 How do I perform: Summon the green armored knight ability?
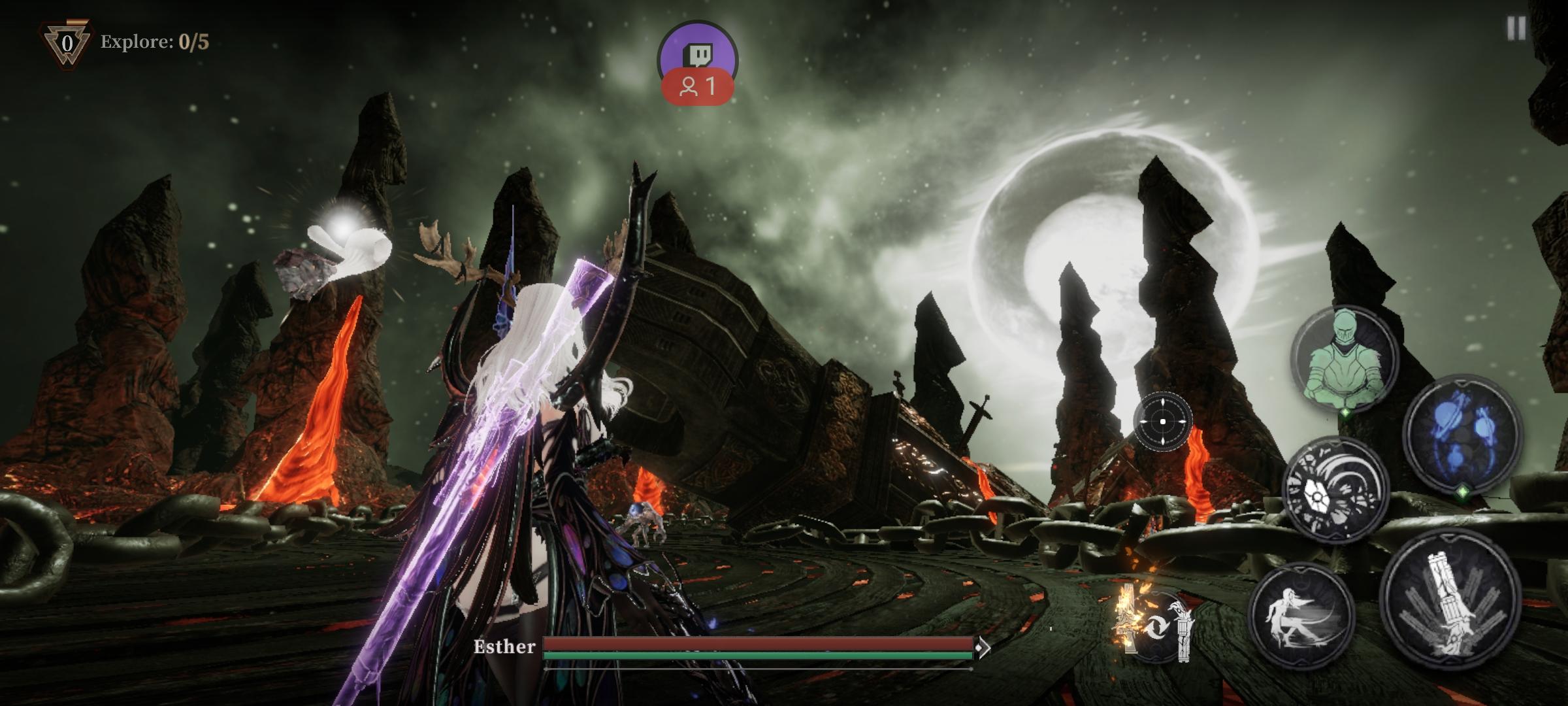pyautogui.click(x=1345, y=358)
